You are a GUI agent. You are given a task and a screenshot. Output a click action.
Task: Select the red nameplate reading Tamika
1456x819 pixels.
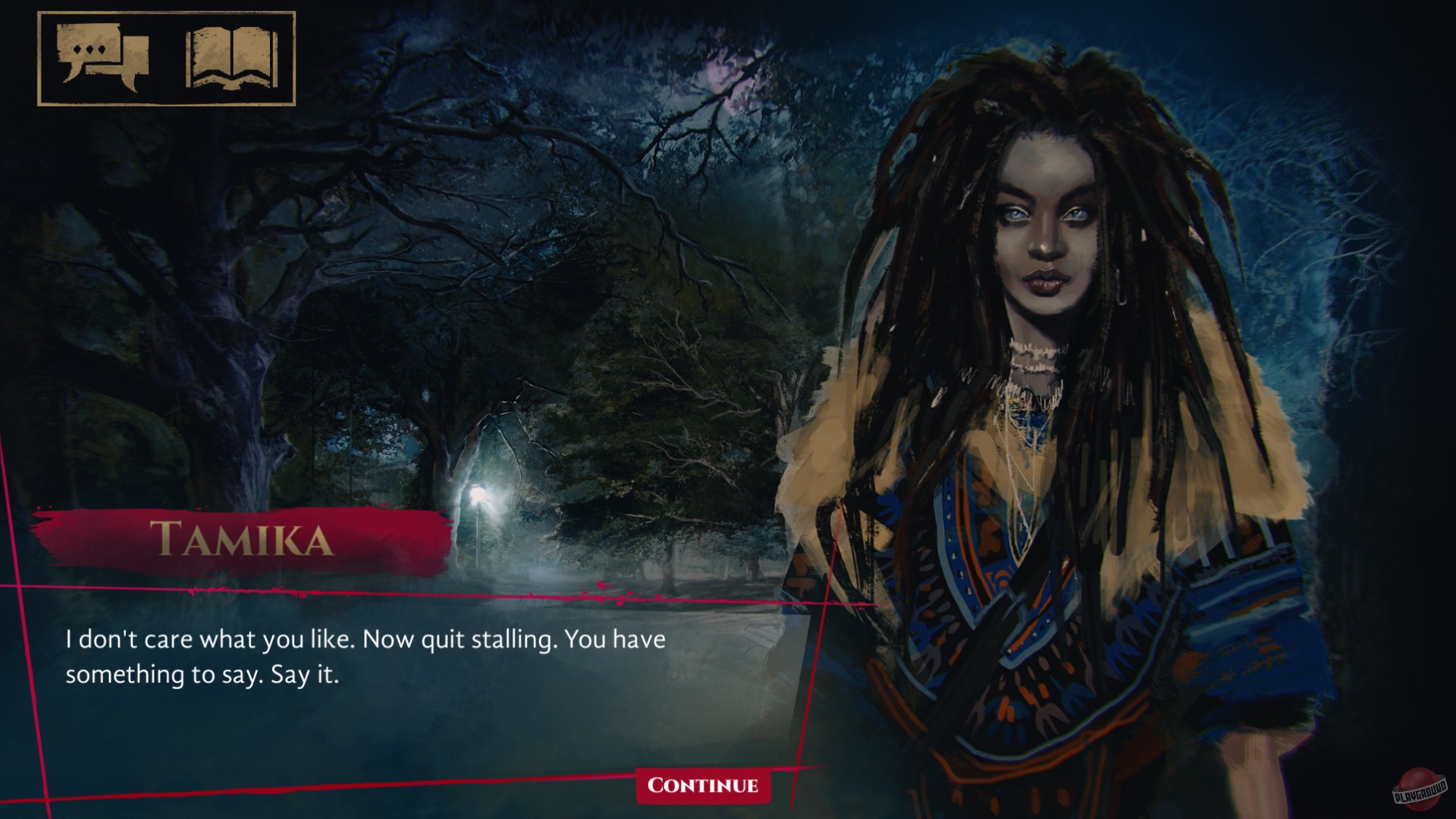coord(243,540)
